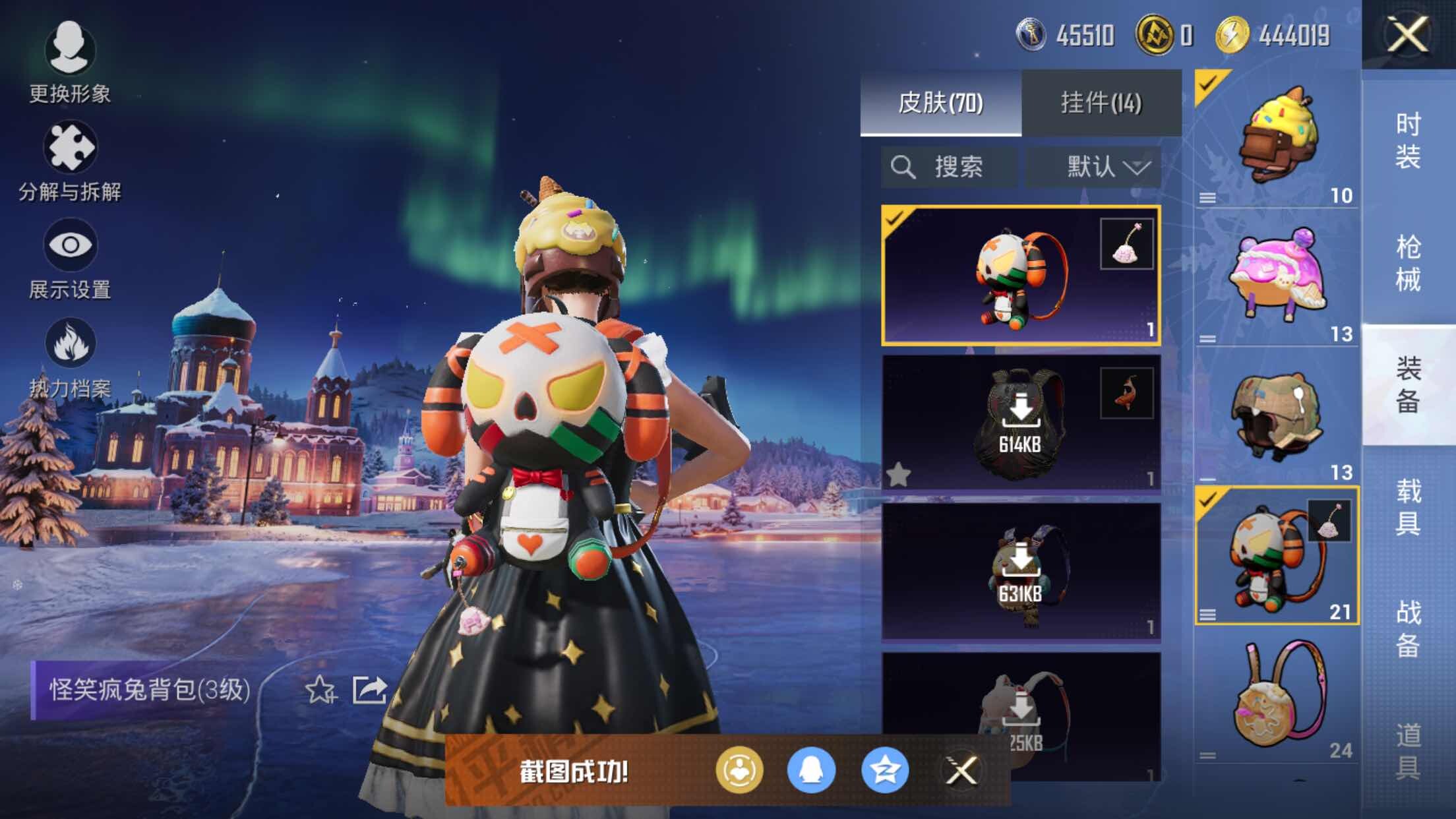Select the cookie bunny backpack slot

tap(1277, 699)
